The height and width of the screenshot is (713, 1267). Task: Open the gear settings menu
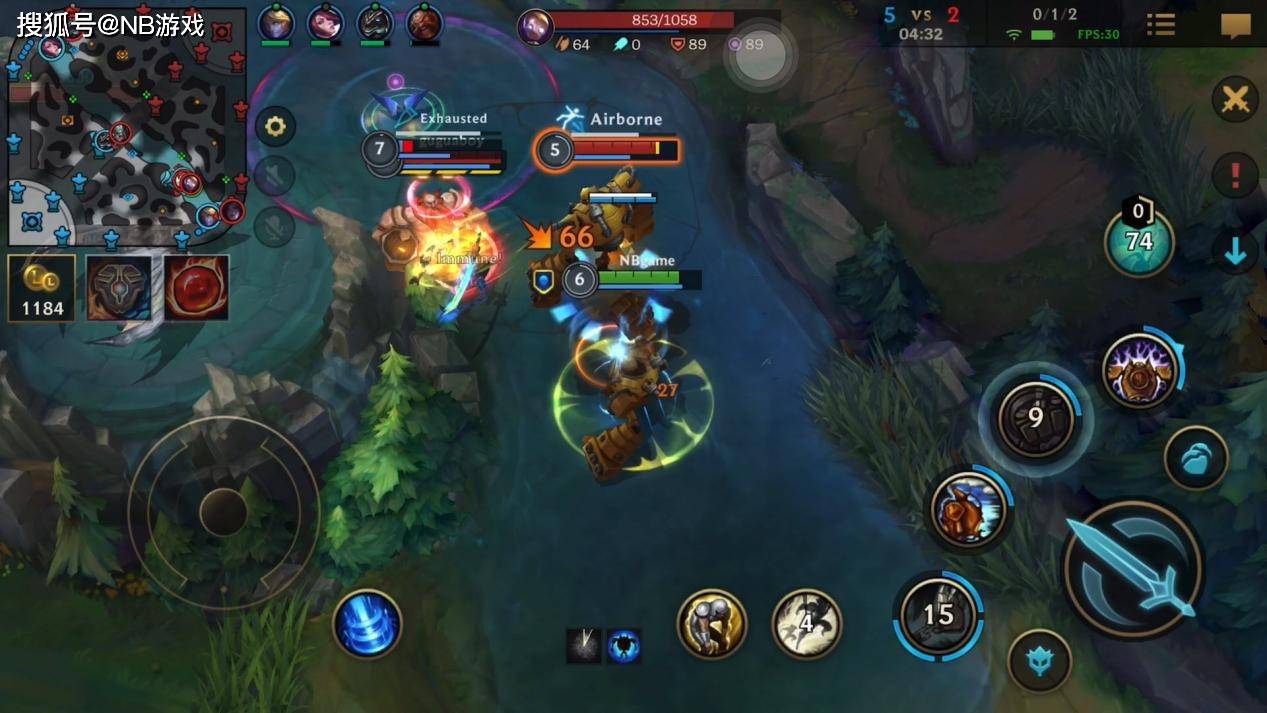[x=275, y=127]
